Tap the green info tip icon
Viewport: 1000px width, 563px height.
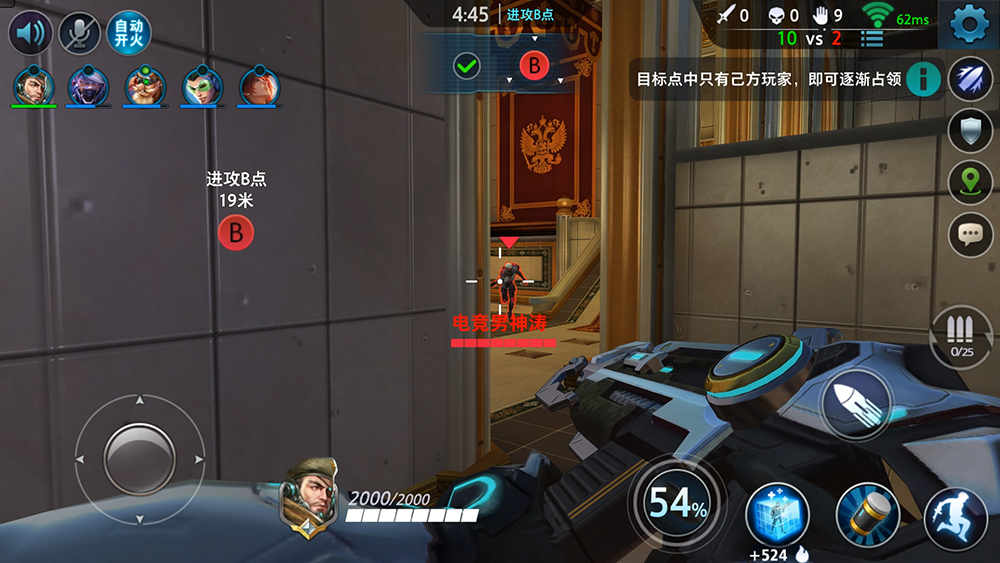pos(923,78)
